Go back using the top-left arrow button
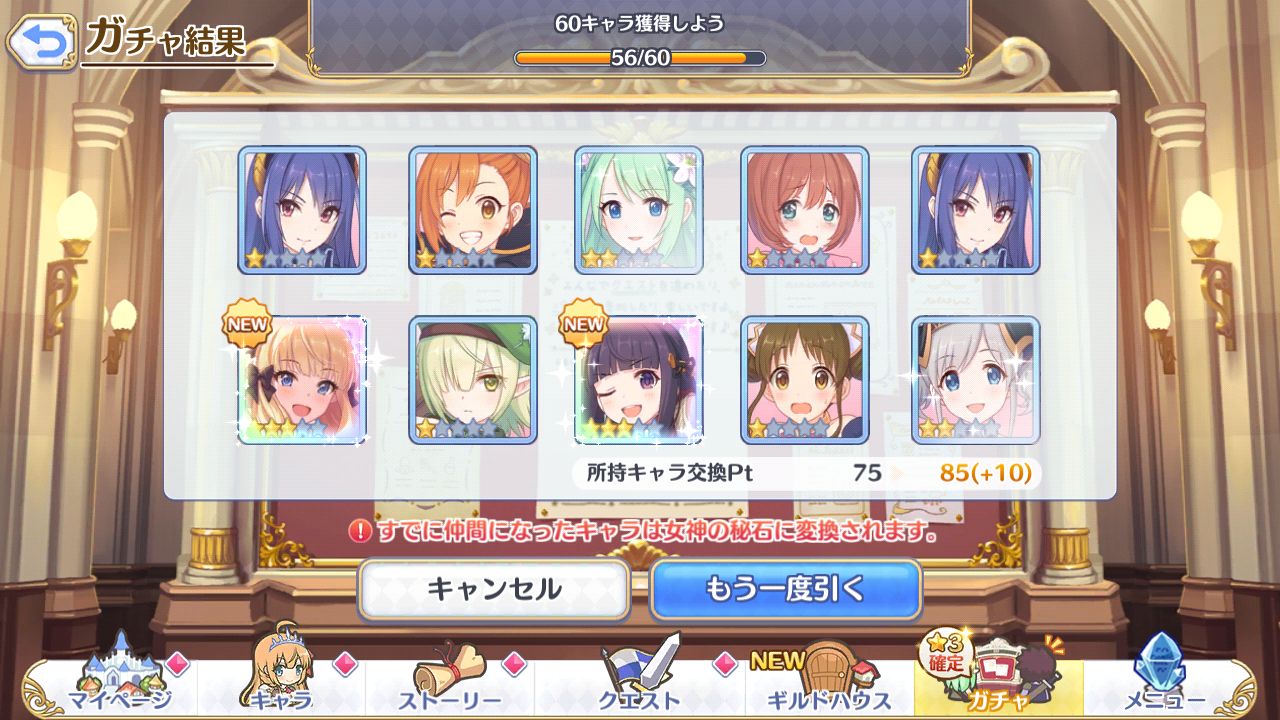 (x=42, y=41)
